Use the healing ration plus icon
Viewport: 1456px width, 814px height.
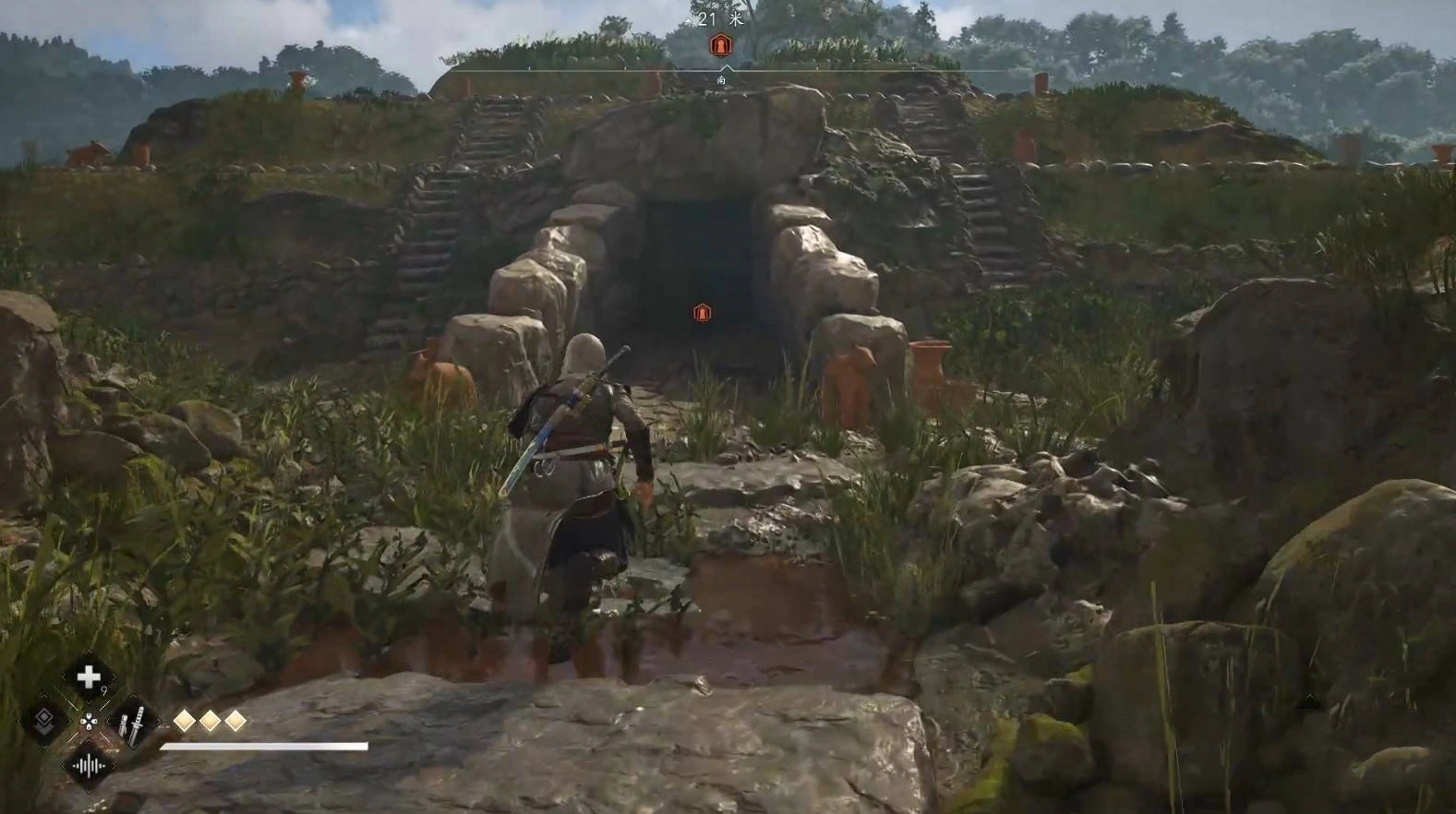point(89,677)
